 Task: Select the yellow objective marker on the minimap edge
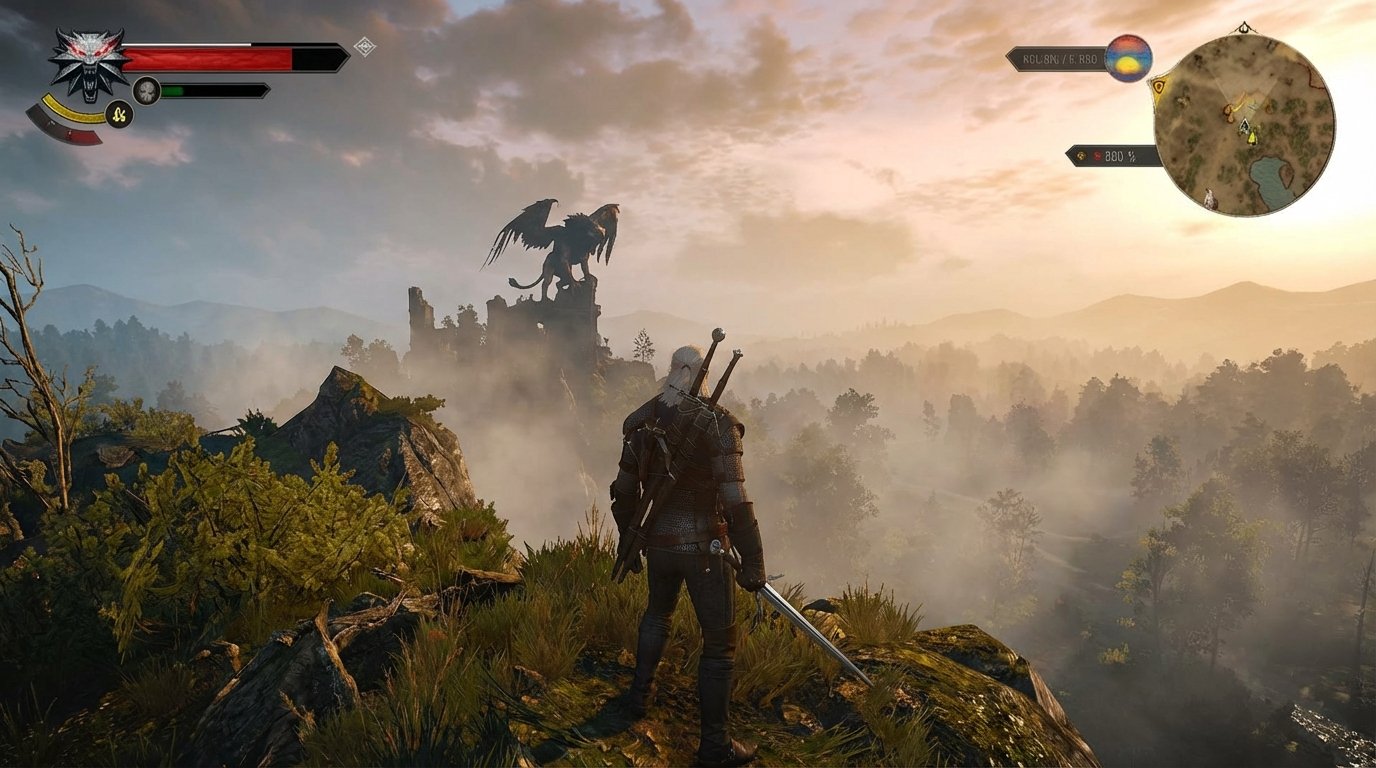[1158, 88]
